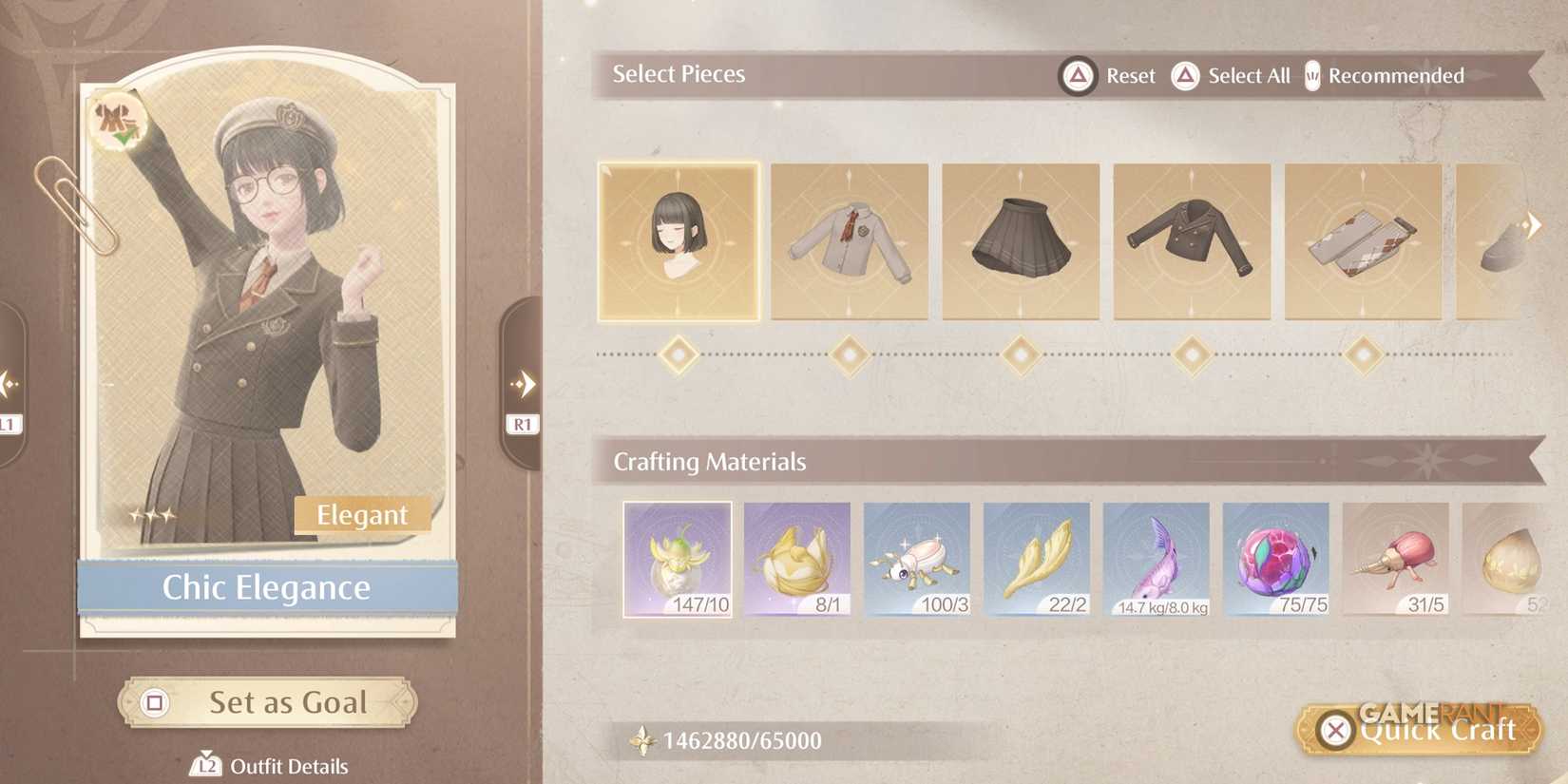Select the dark jacket piece
This screenshot has width=1568, height=784.
(1191, 240)
